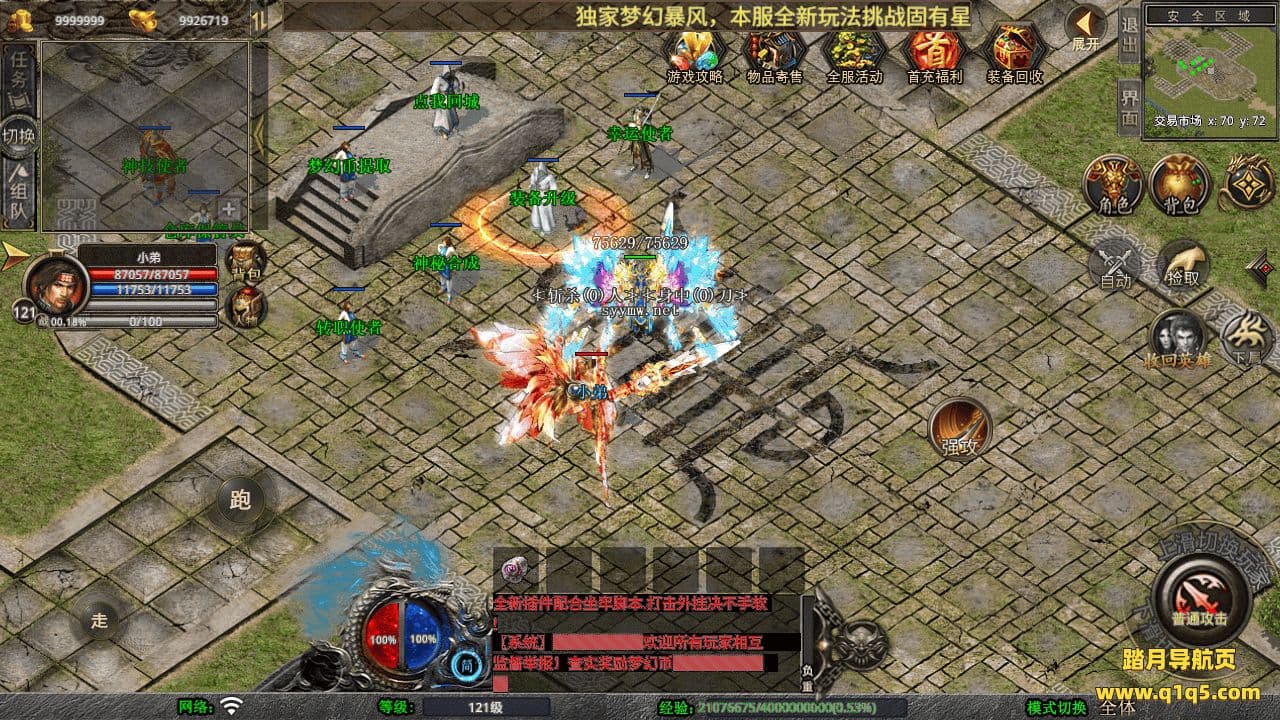Click 收回英雄 to recall the hero
The height and width of the screenshot is (720, 1280).
[x=1179, y=338]
